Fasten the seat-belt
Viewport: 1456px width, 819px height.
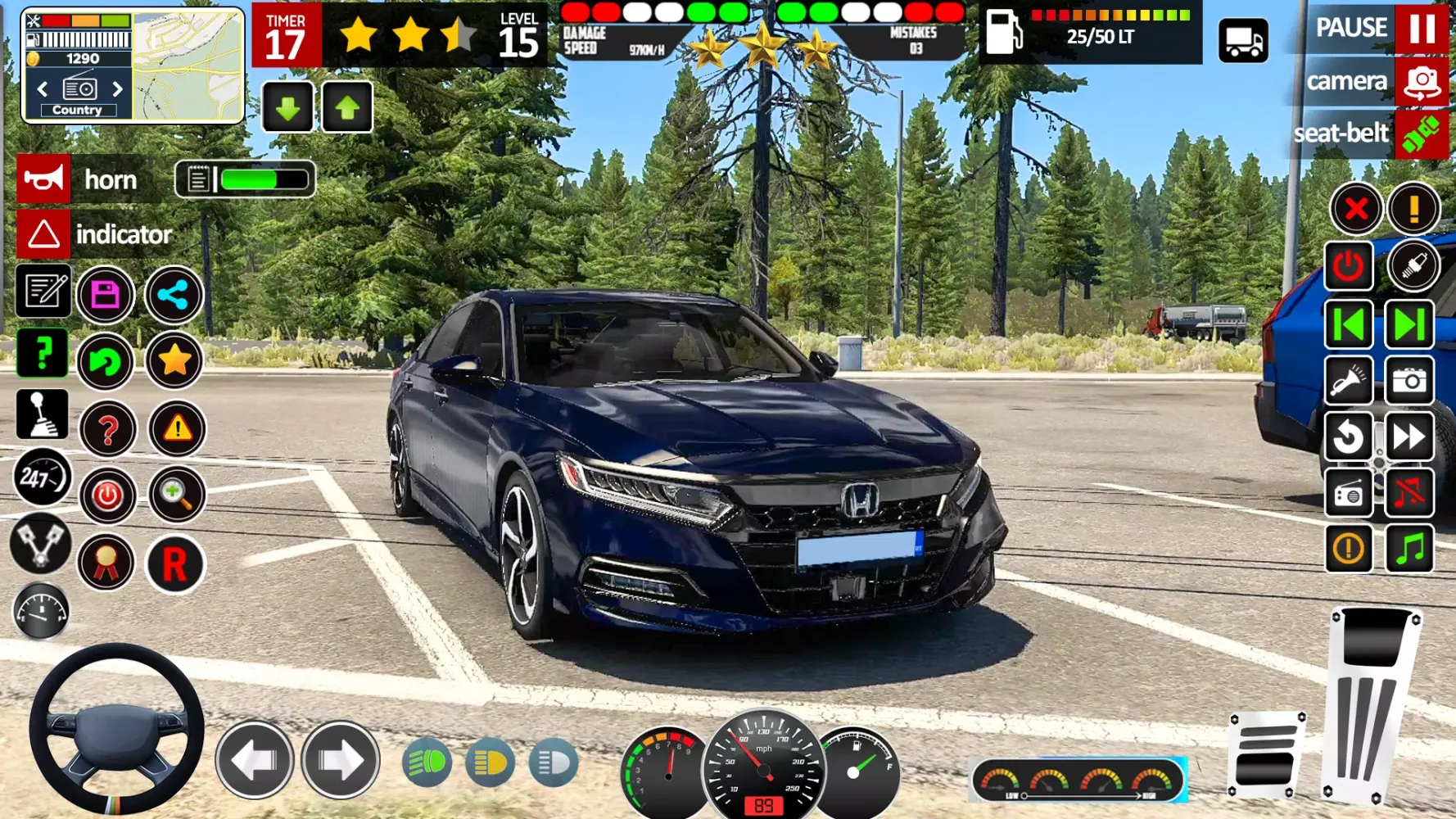coord(1422,133)
